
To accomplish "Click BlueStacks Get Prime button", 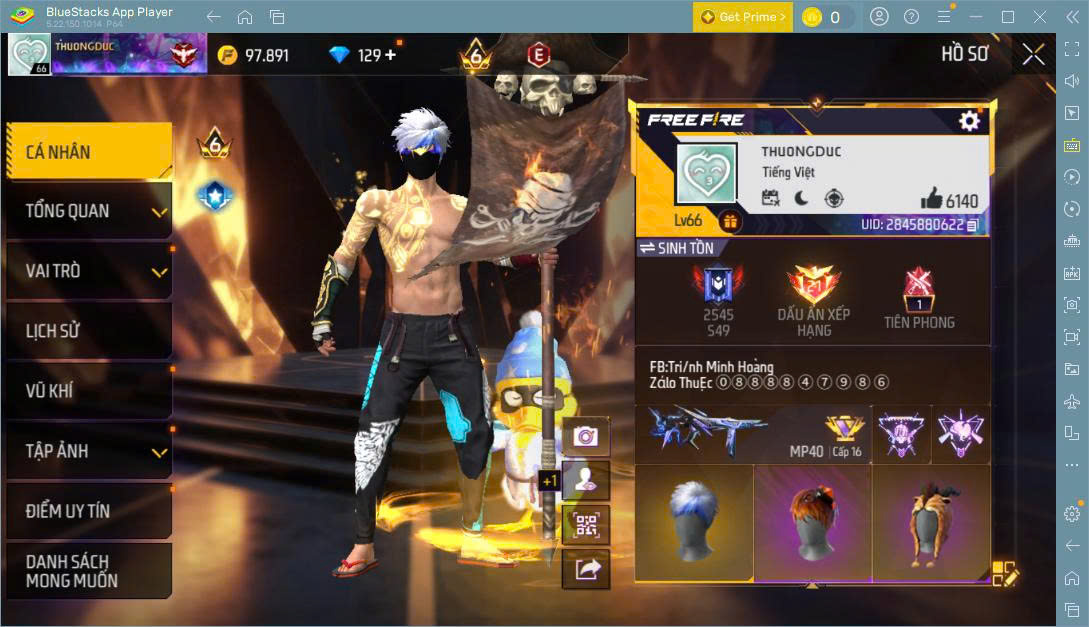I will (742, 17).
